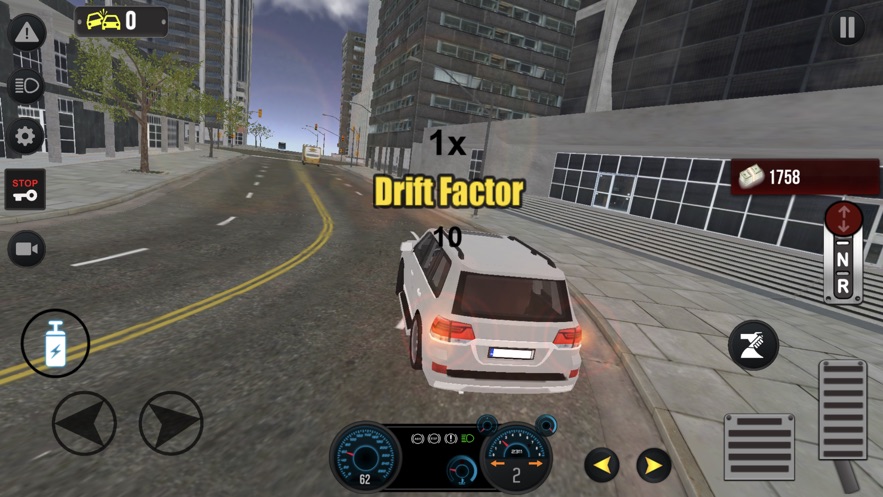Switch on the headlights
Viewport: 883px width, 497px height.
click(x=26, y=85)
